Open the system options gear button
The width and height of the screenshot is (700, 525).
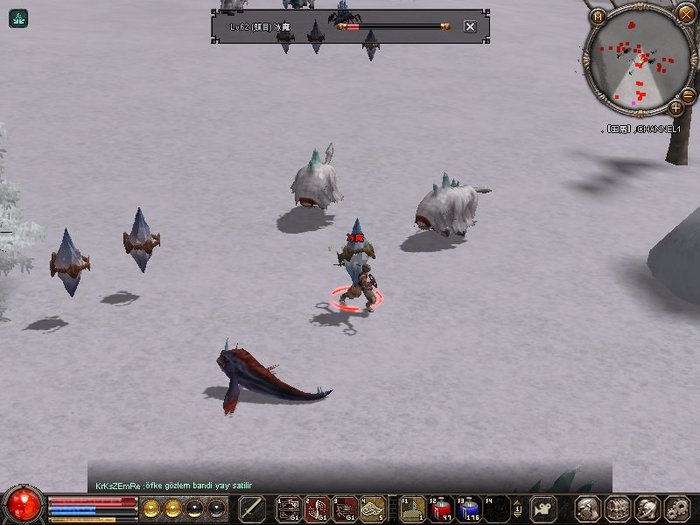(679, 508)
